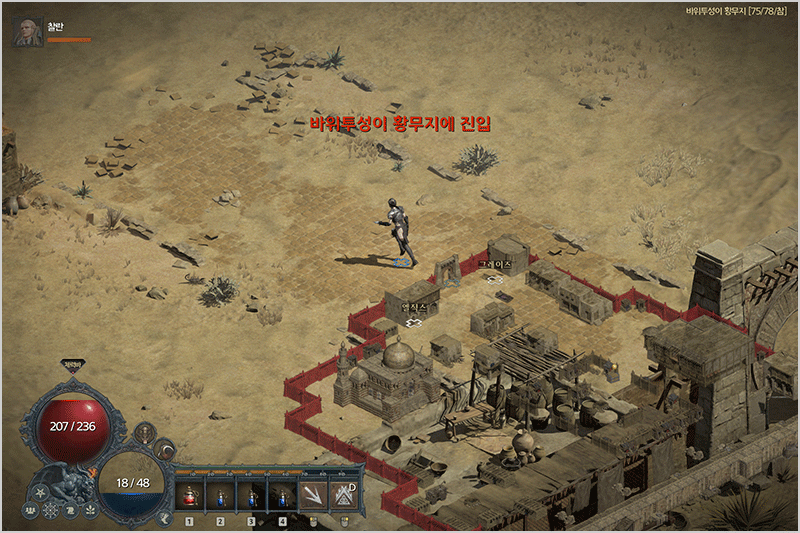Select the red healing potion in belt slot 1
800x533 pixels.
pos(190,494)
